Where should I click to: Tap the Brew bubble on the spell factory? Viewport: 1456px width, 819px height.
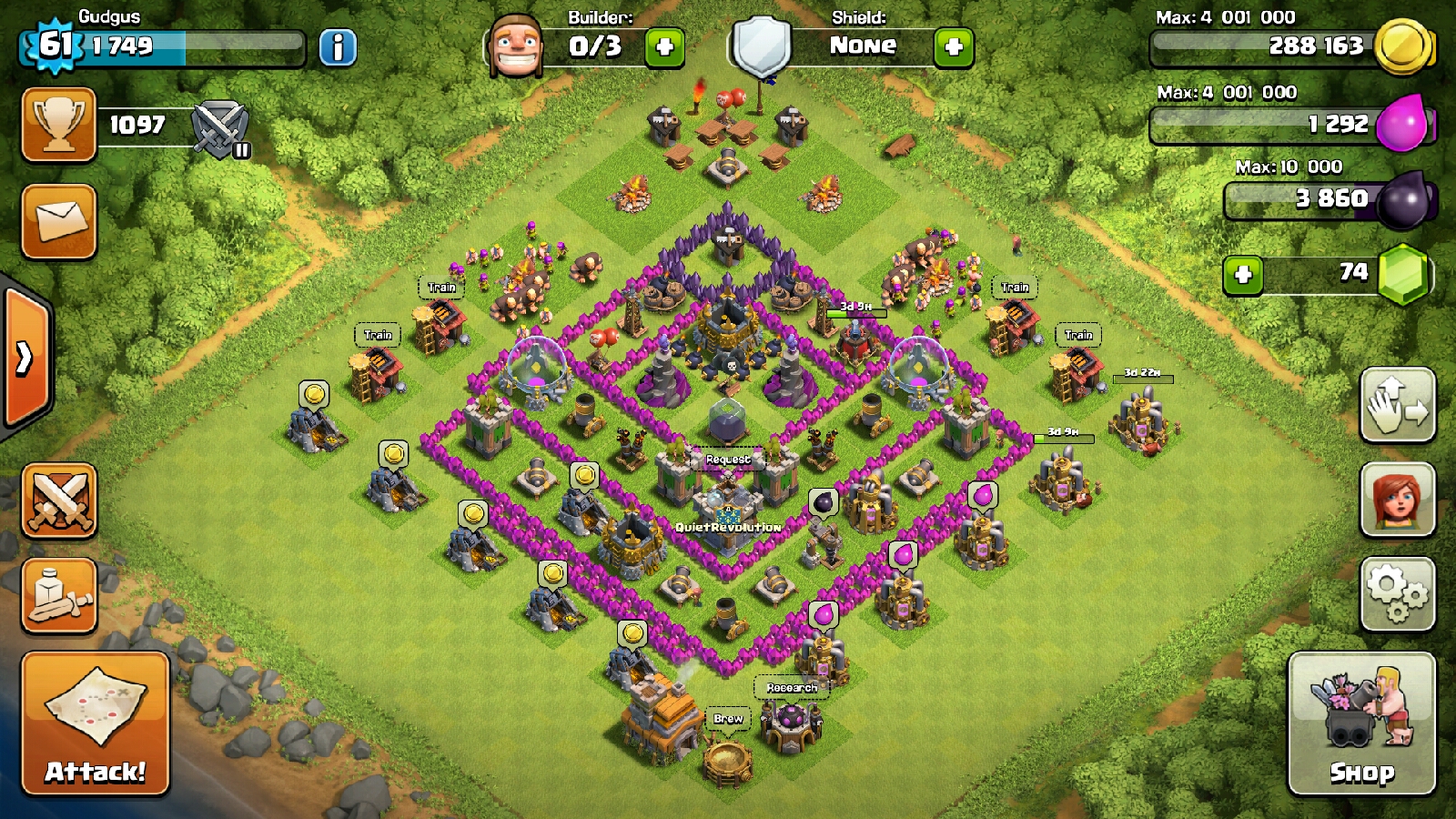[728, 719]
